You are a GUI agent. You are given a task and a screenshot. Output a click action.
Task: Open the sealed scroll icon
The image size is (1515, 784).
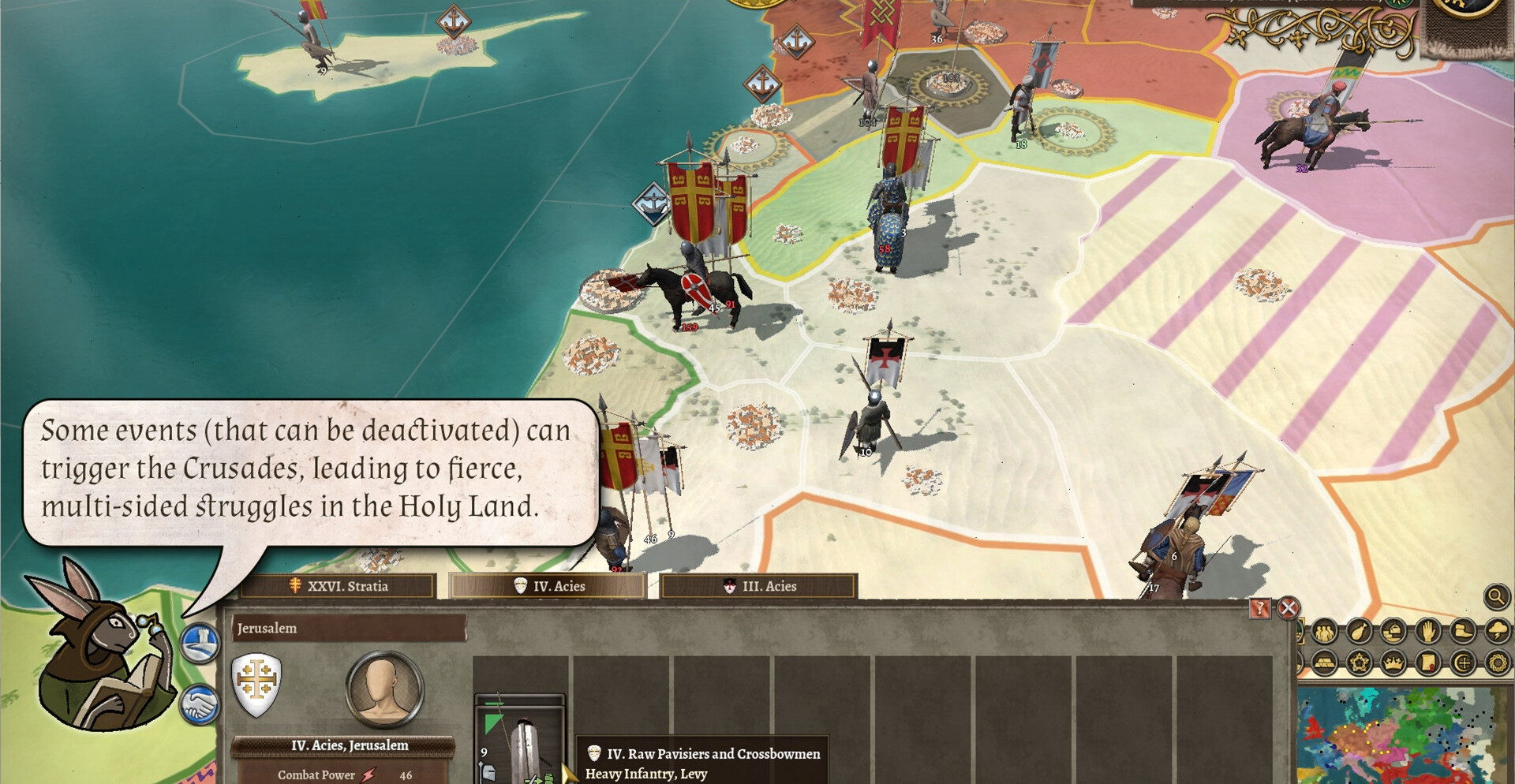click(1428, 663)
